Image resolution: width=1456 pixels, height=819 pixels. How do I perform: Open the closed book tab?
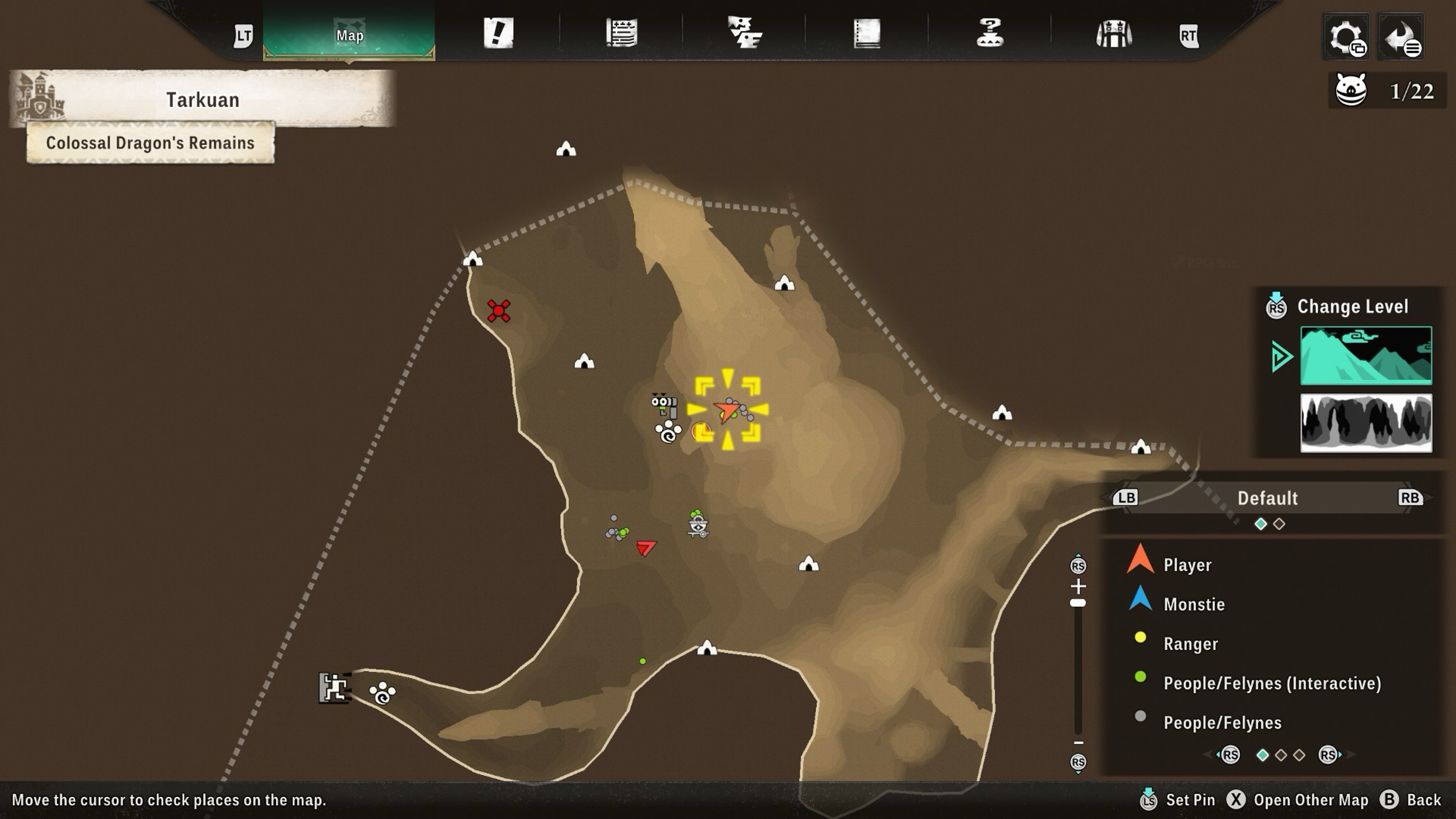pyautogui.click(x=867, y=34)
